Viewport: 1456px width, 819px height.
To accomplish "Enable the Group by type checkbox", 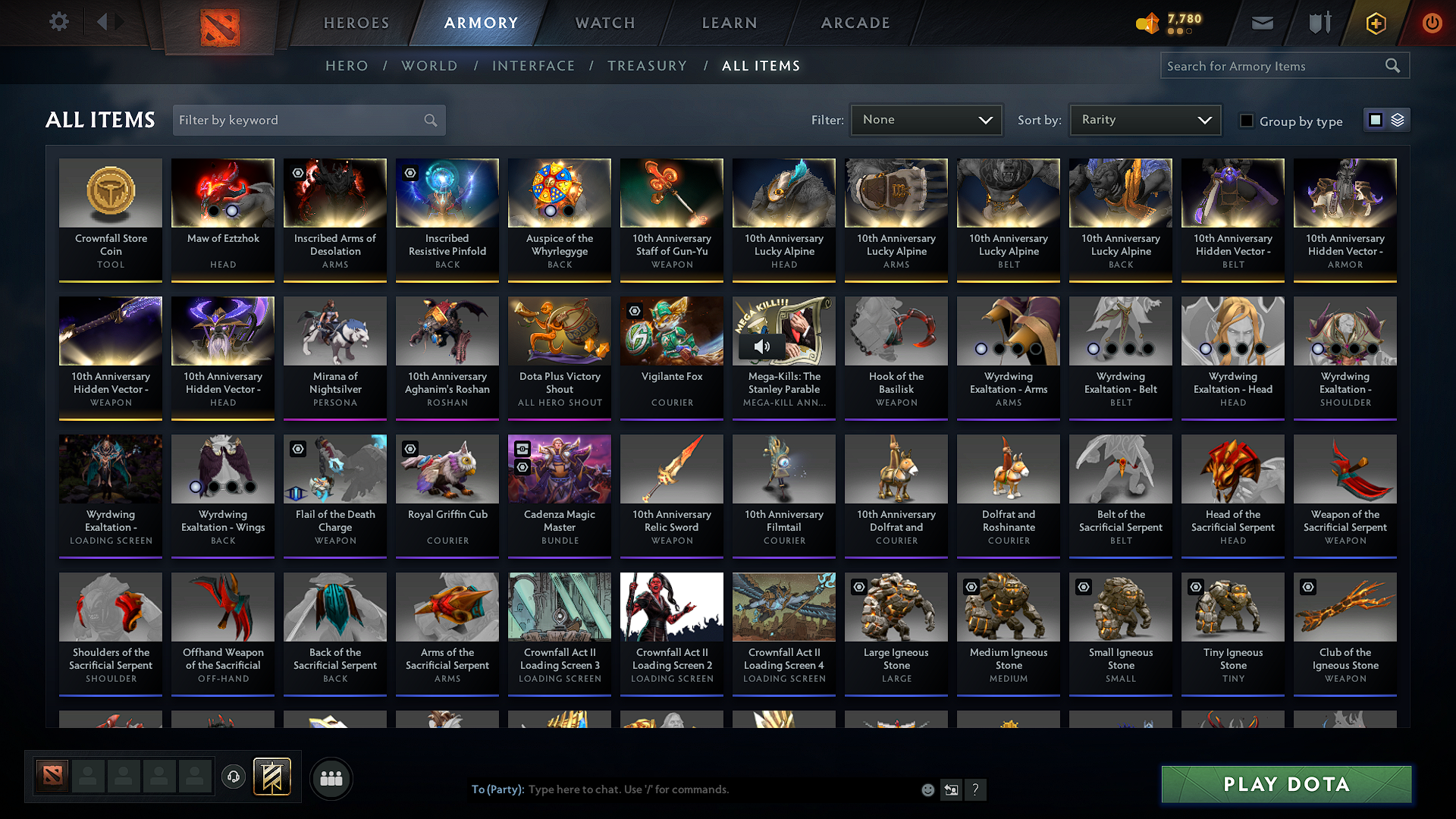I will tap(1246, 120).
